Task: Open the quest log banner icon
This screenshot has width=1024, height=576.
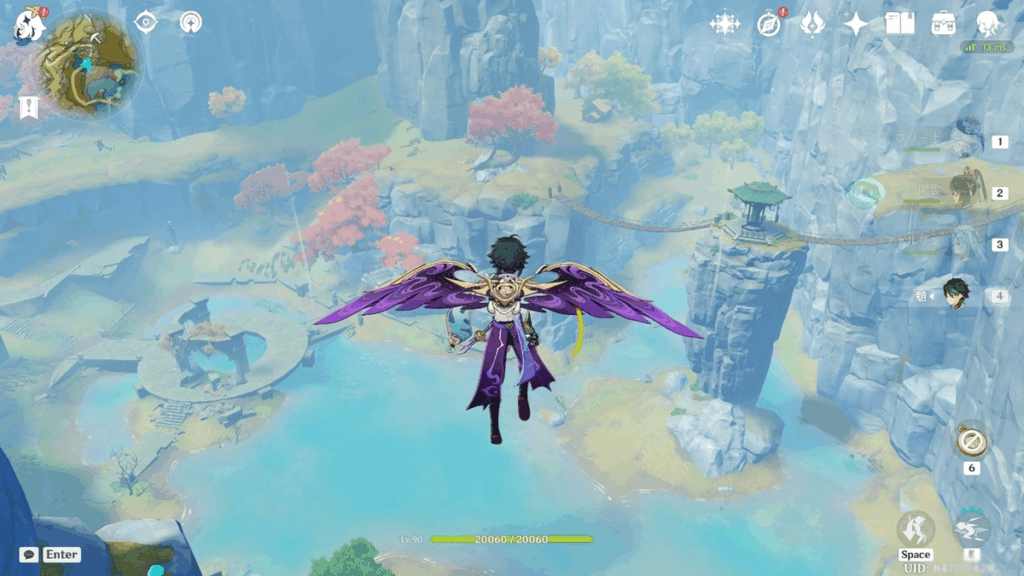Action: (x=29, y=106)
